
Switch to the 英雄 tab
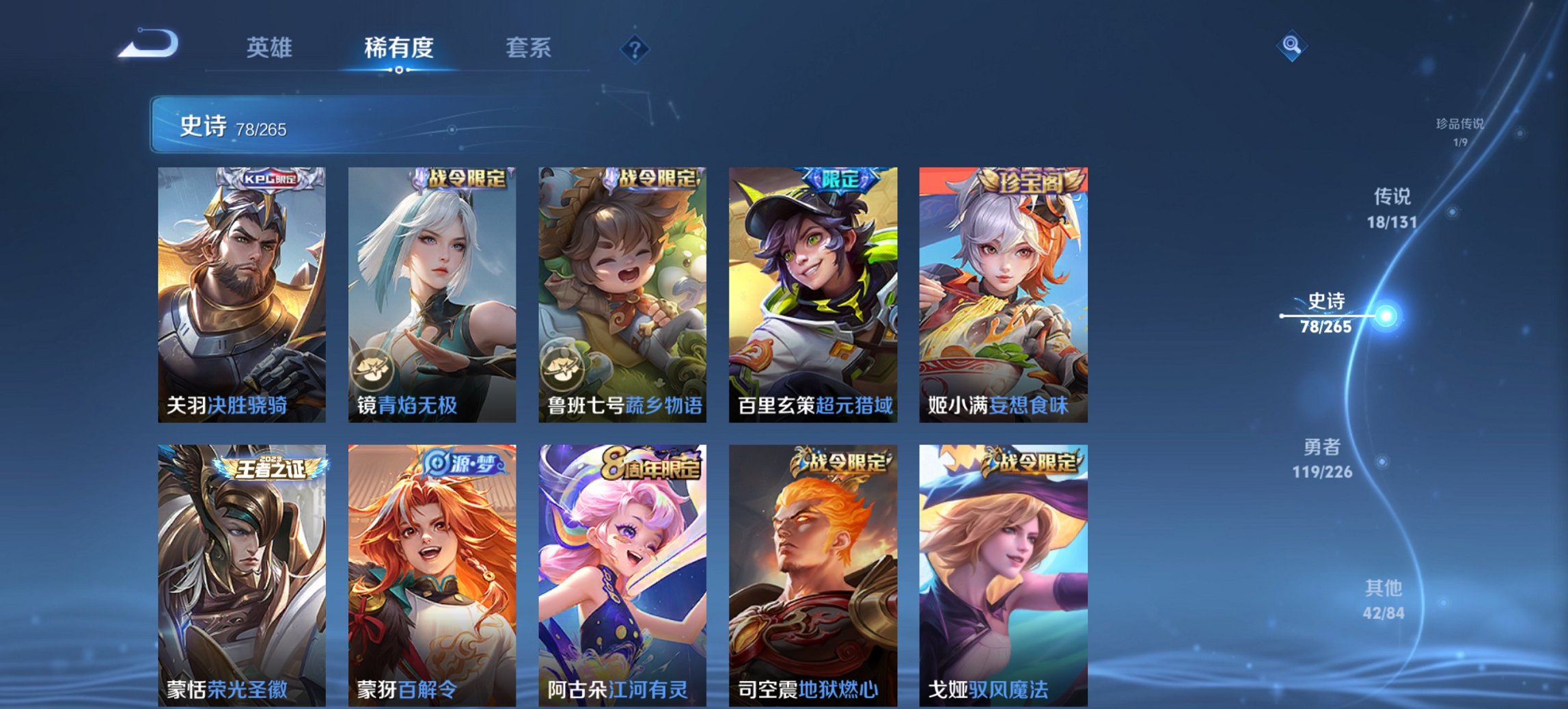pyautogui.click(x=270, y=48)
